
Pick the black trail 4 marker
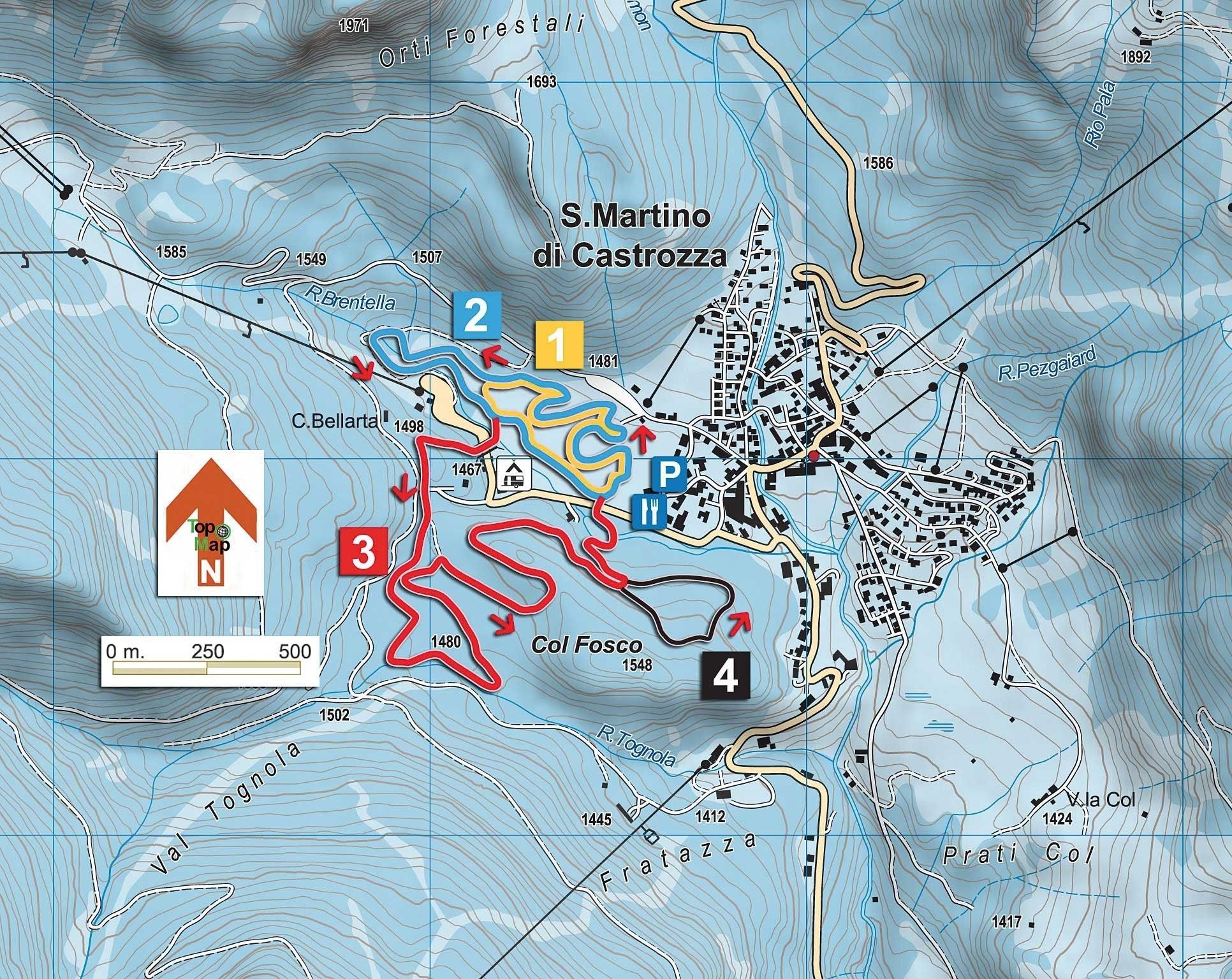click(726, 676)
